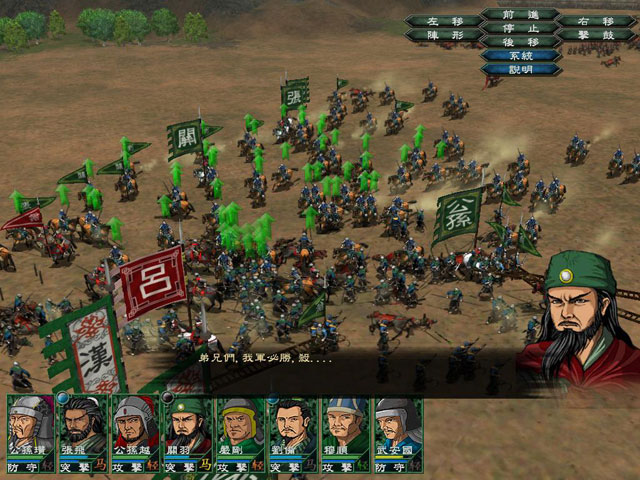Viewport: 640px width, 480px height.
Task: Order retreat with 後移 button
Action: [520, 42]
